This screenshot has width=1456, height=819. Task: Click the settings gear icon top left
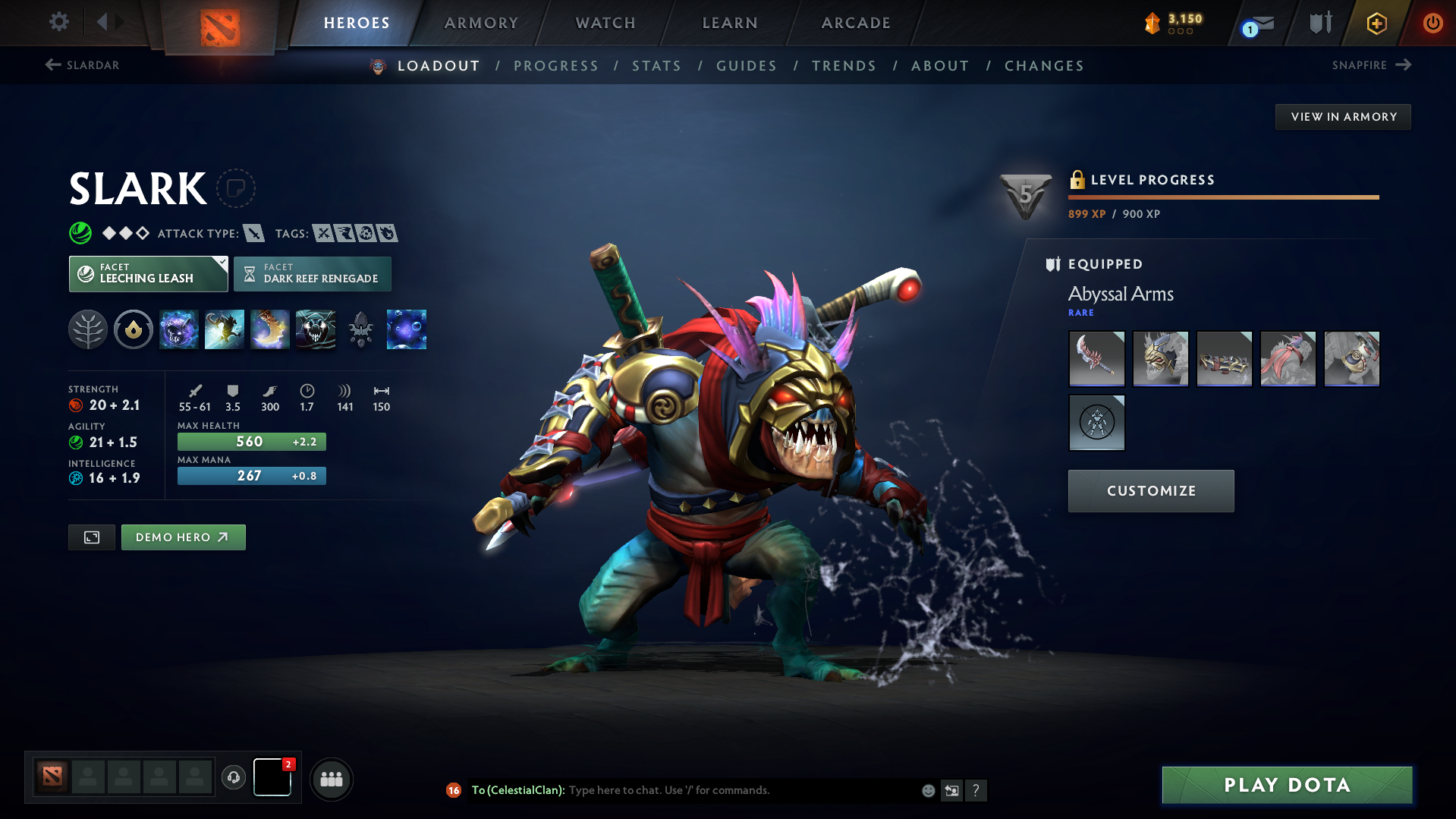(58, 22)
